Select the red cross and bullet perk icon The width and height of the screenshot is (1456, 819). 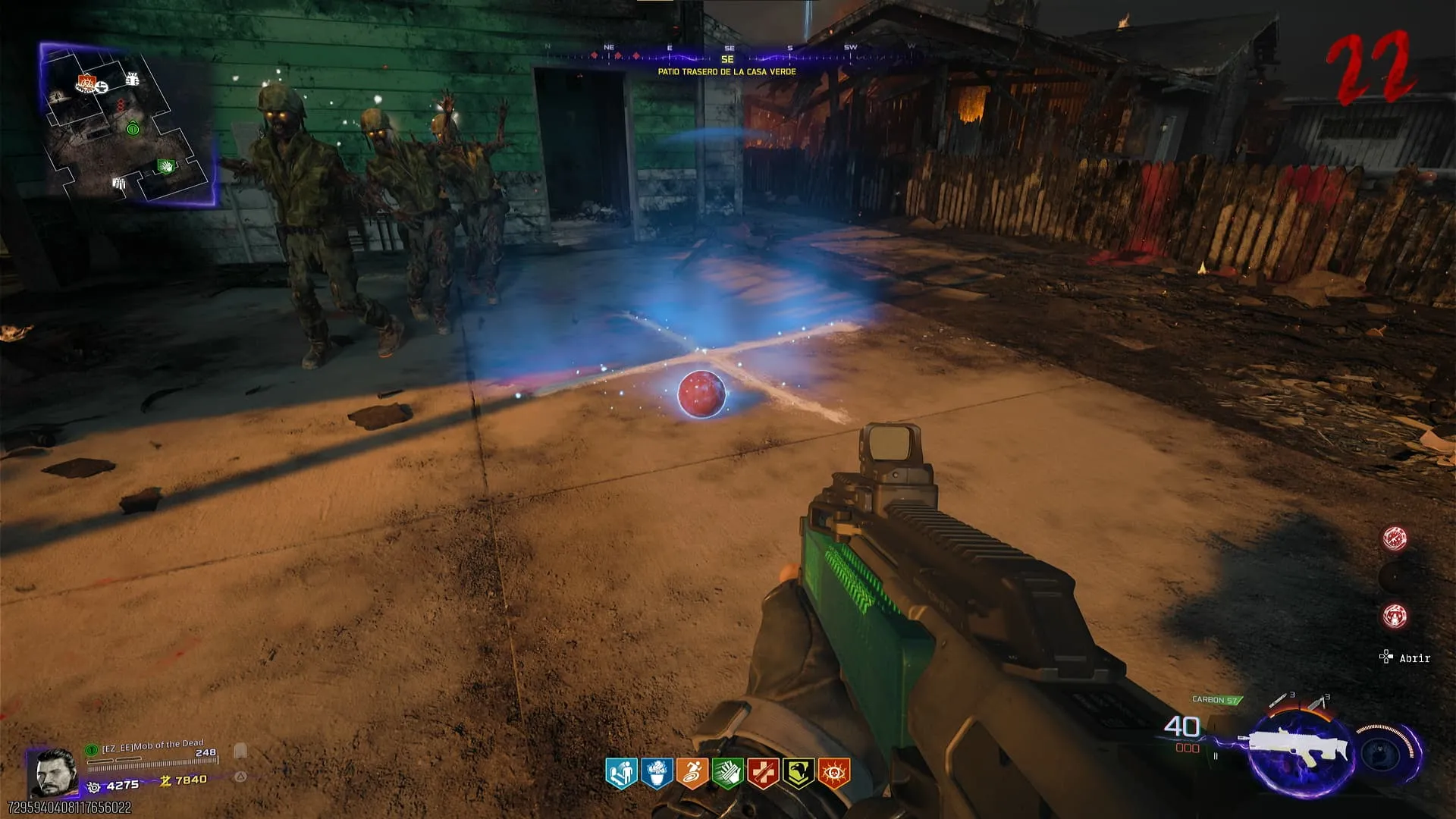coord(763,773)
